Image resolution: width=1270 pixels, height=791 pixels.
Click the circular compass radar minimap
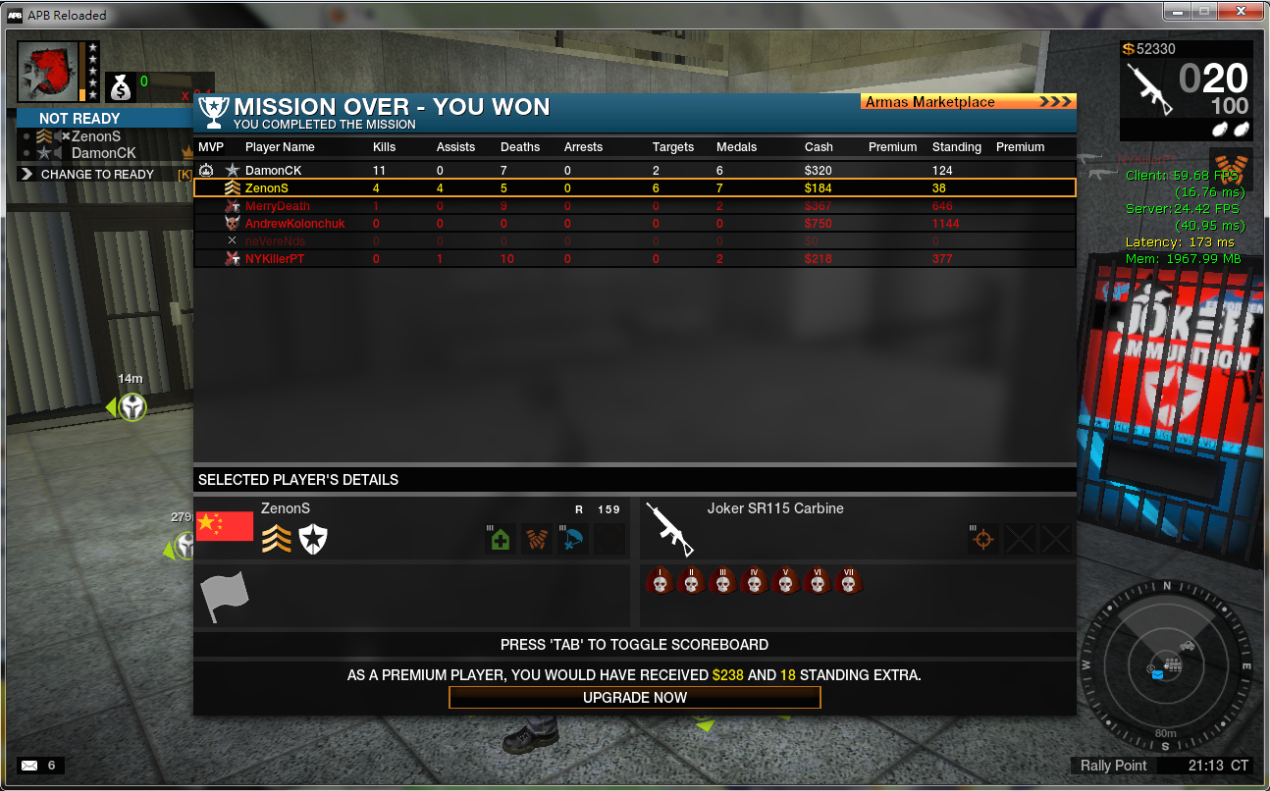point(1164,663)
